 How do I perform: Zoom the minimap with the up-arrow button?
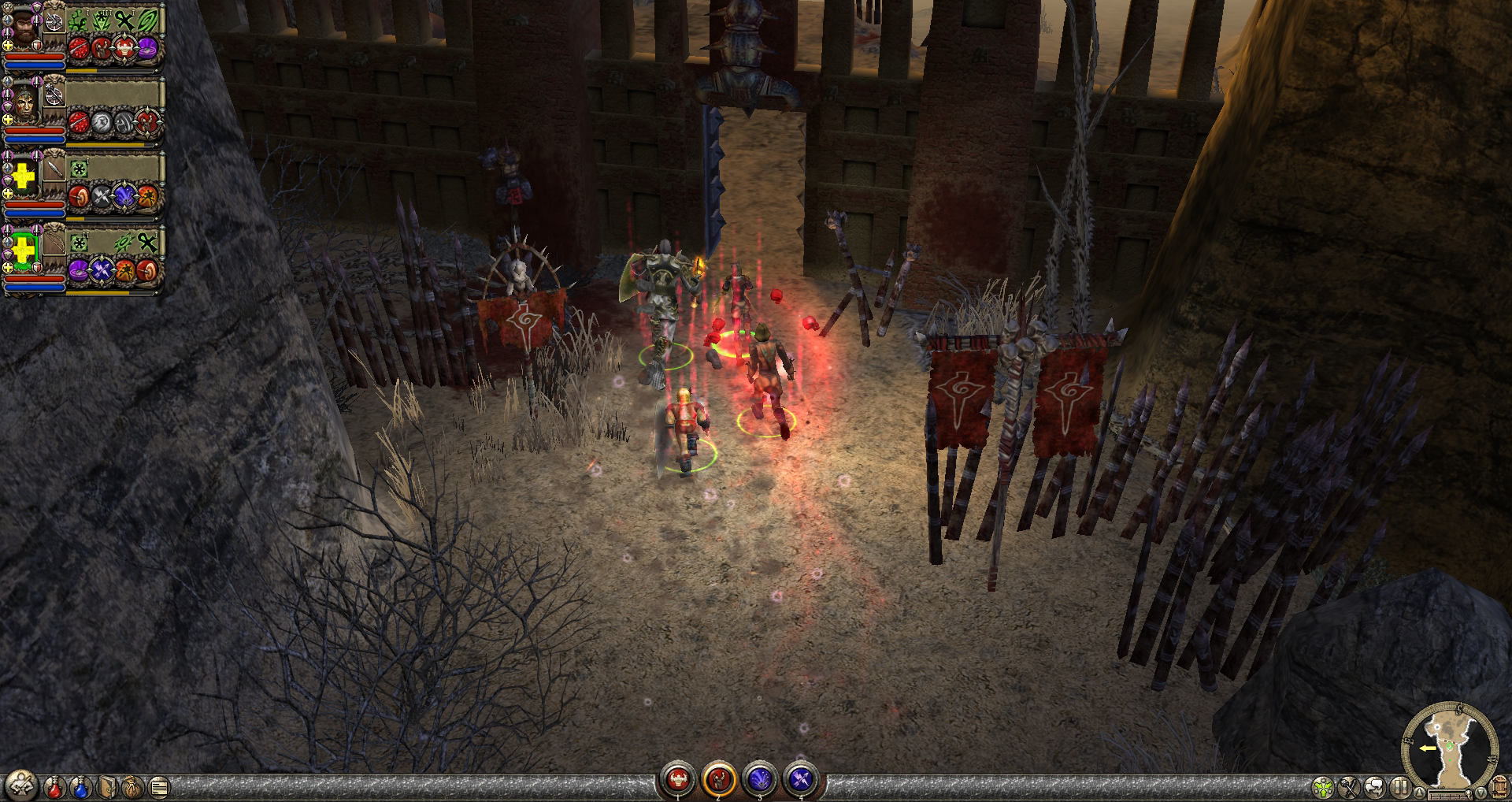click(1419, 792)
